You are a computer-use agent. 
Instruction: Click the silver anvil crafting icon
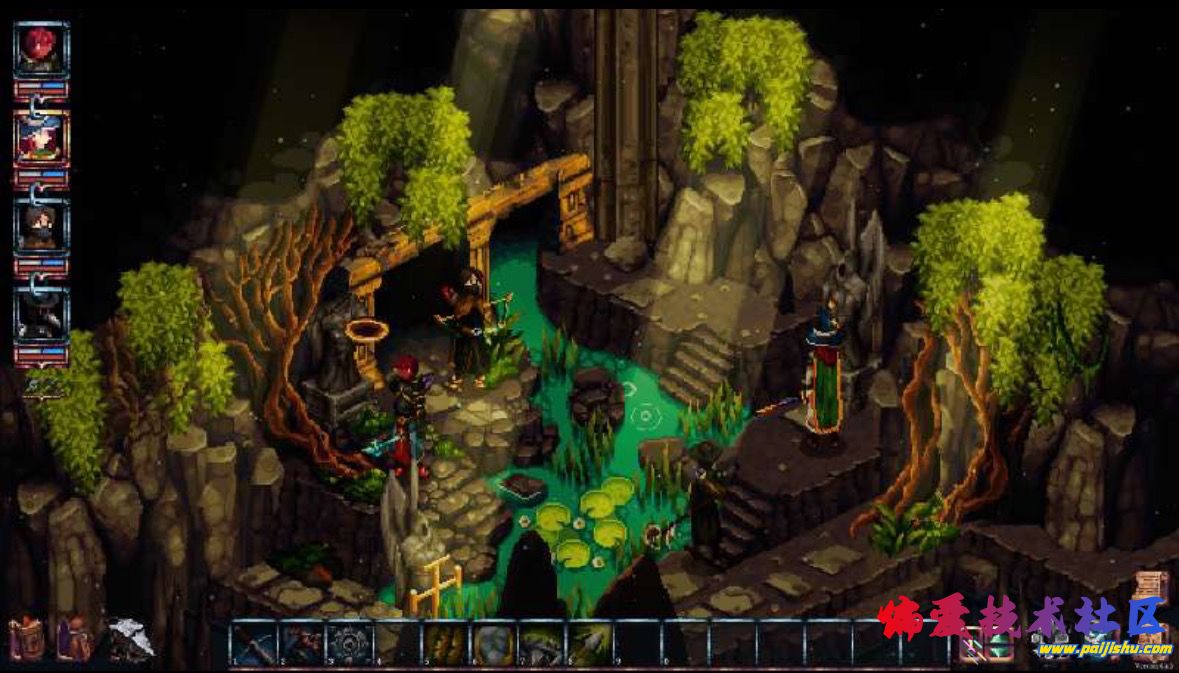point(131,638)
